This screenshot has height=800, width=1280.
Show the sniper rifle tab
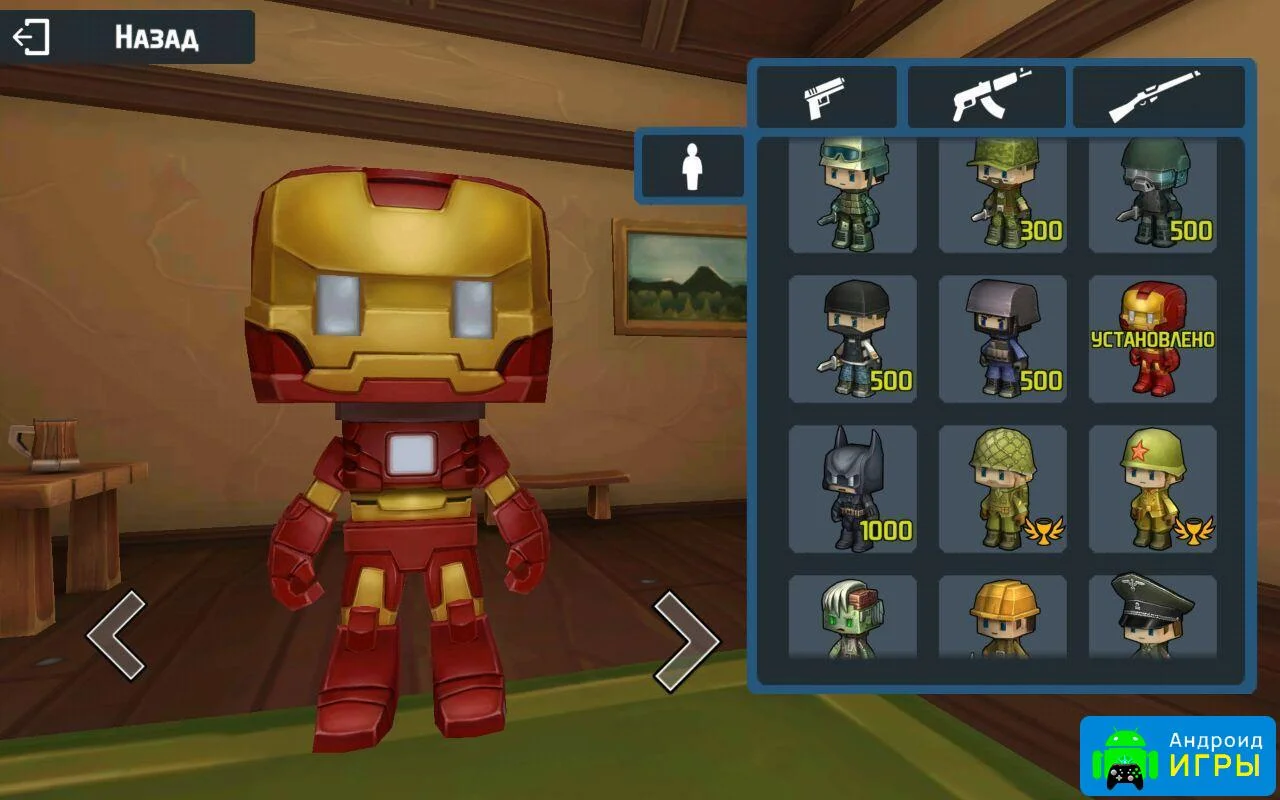click(1159, 97)
